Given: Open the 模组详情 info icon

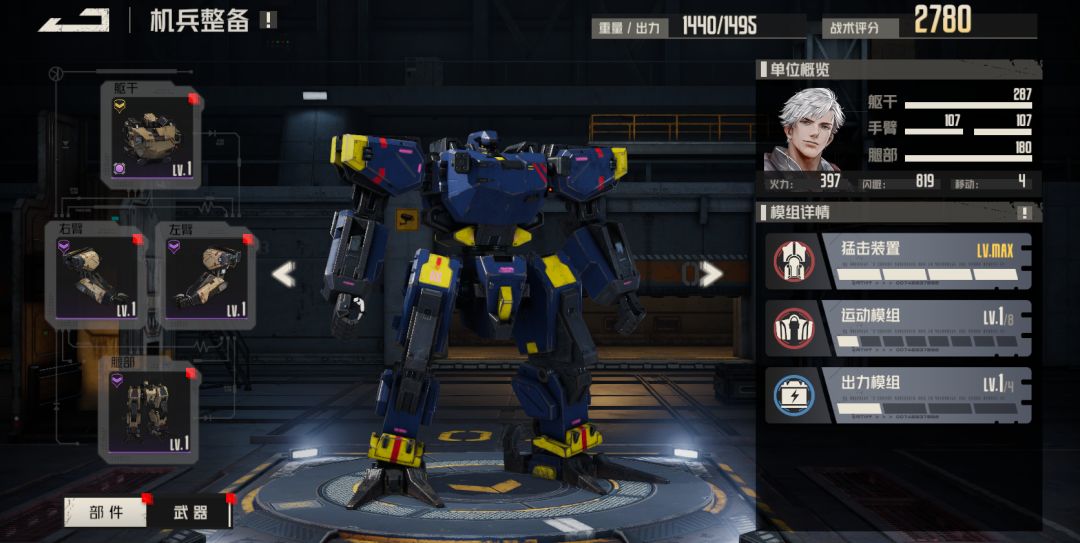Looking at the screenshot, I should tap(1024, 213).
